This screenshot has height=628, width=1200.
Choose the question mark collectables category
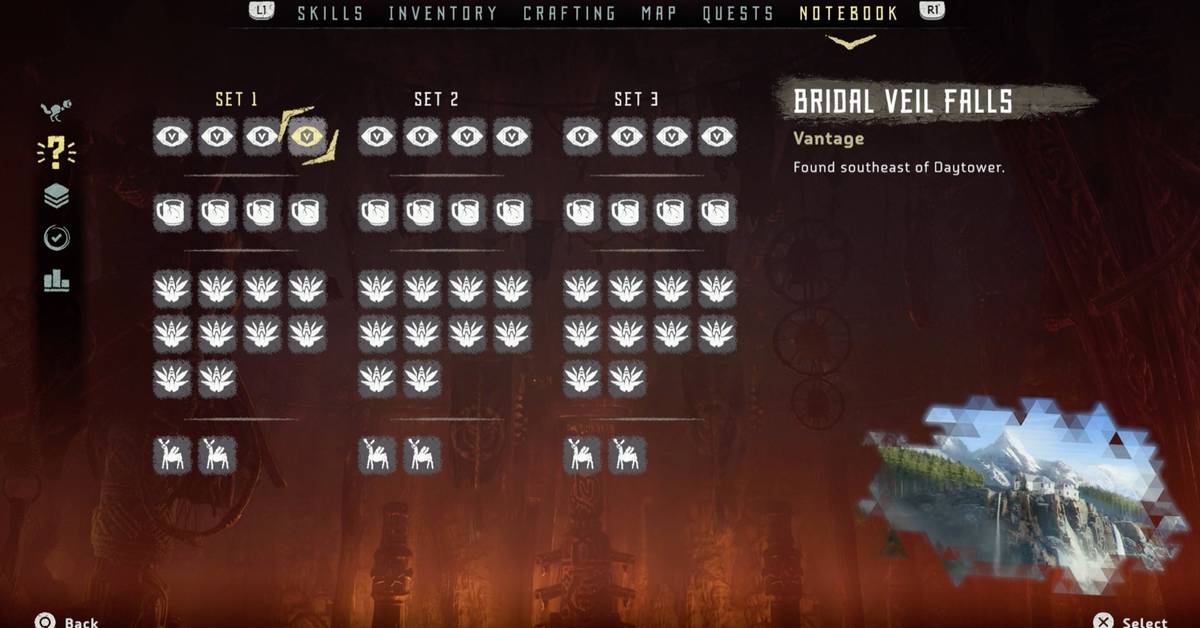[x=56, y=152]
